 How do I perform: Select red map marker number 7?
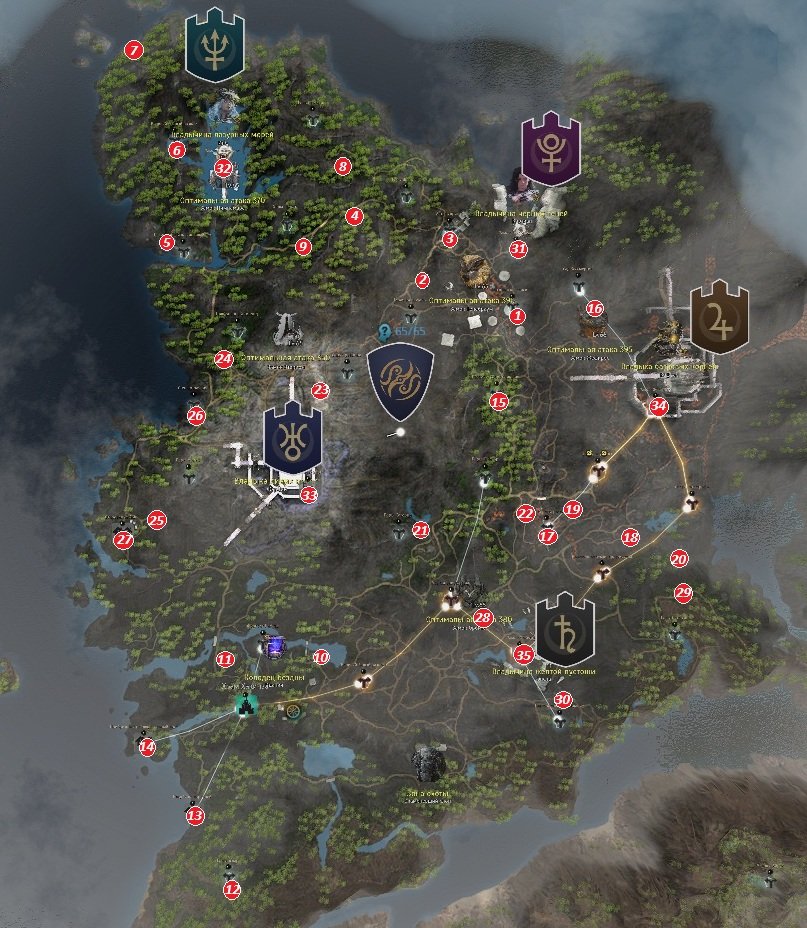tap(133, 49)
